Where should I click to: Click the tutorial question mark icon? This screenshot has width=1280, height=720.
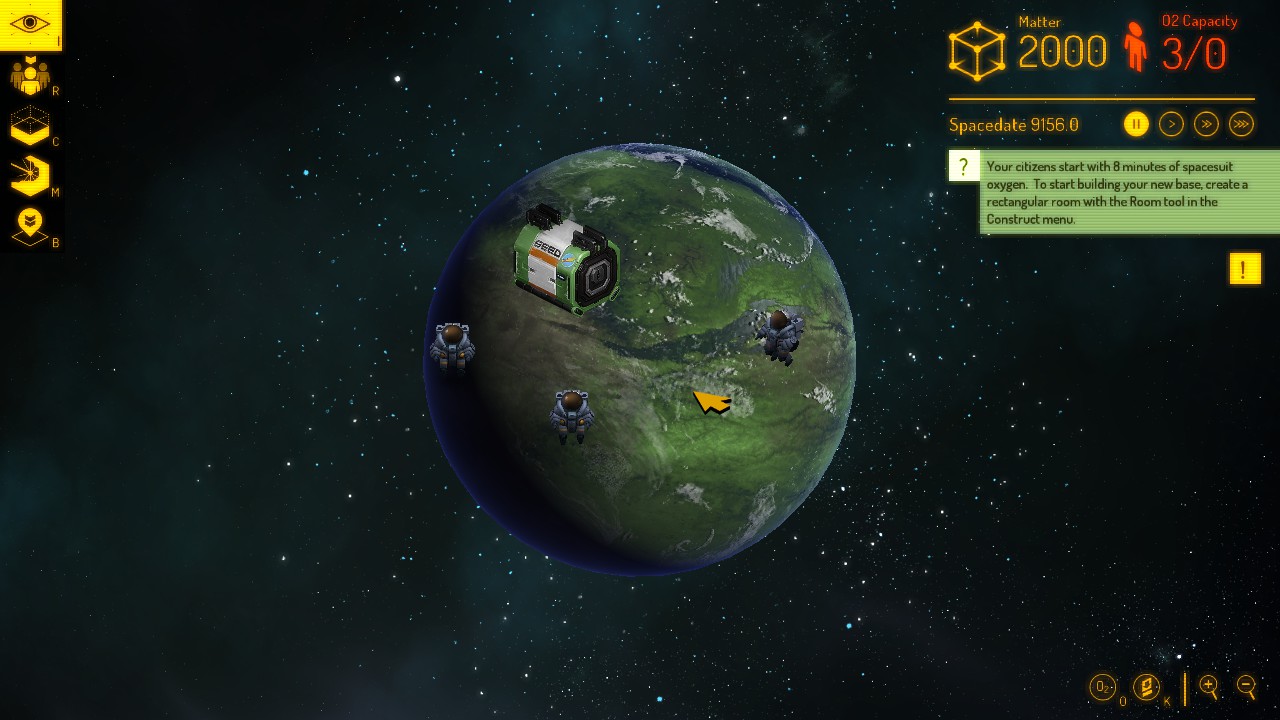(963, 166)
